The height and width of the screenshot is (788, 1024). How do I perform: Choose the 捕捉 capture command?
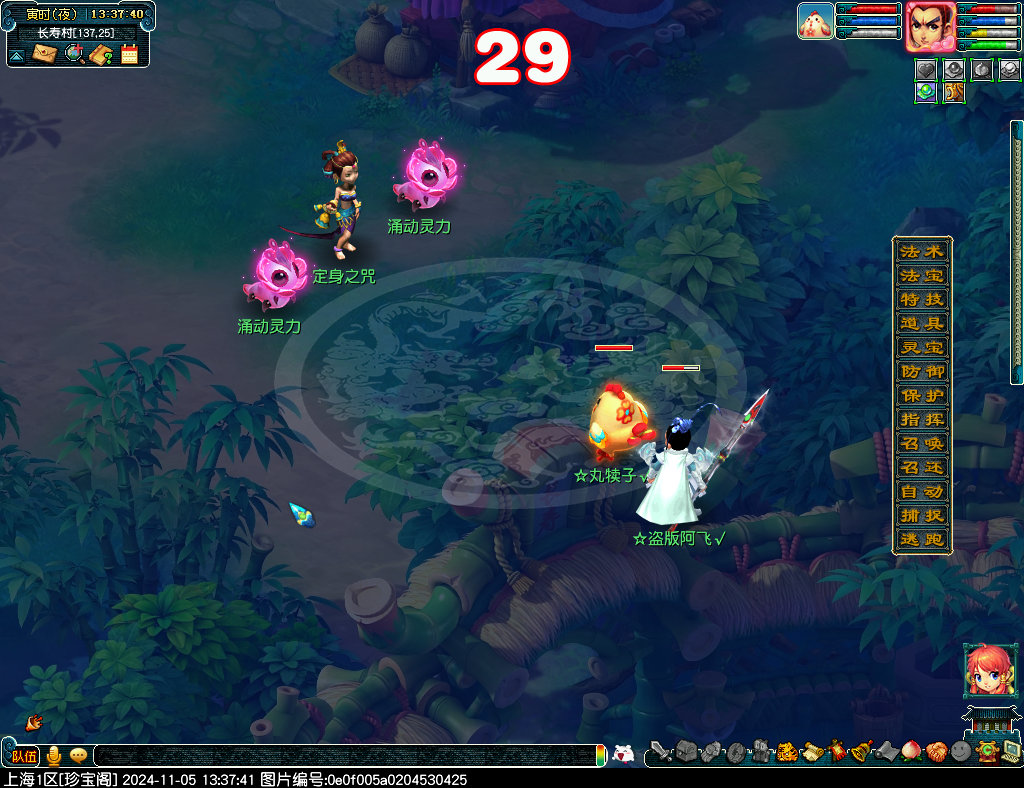[x=921, y=515]
